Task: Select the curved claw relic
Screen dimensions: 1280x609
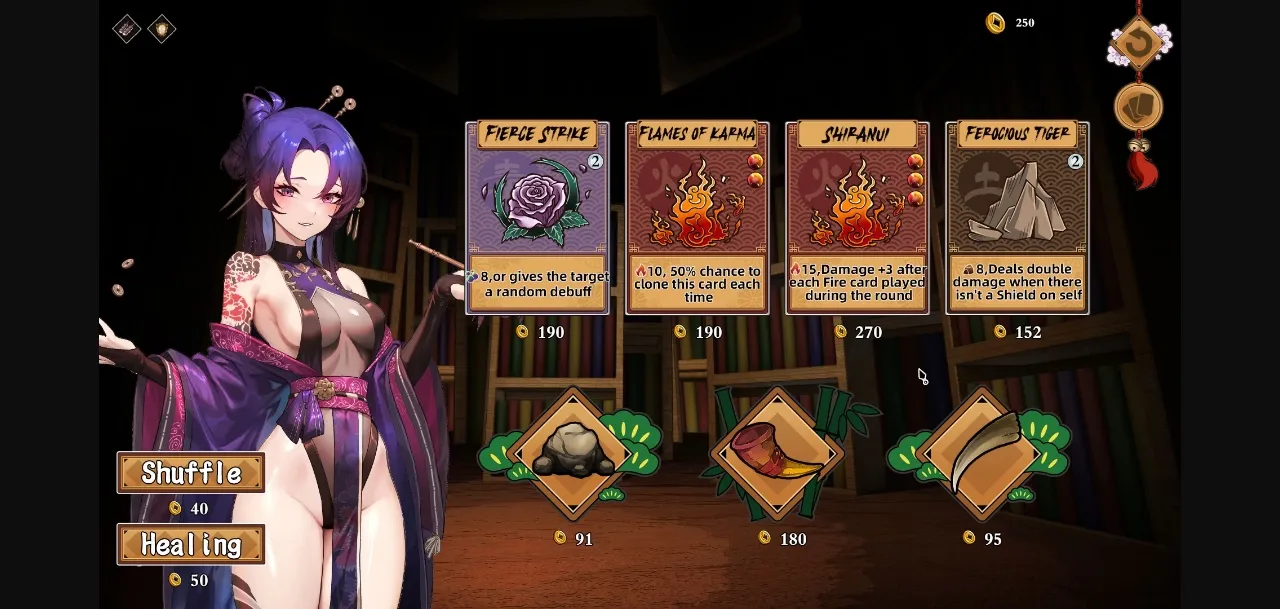Action: (983, 453)
